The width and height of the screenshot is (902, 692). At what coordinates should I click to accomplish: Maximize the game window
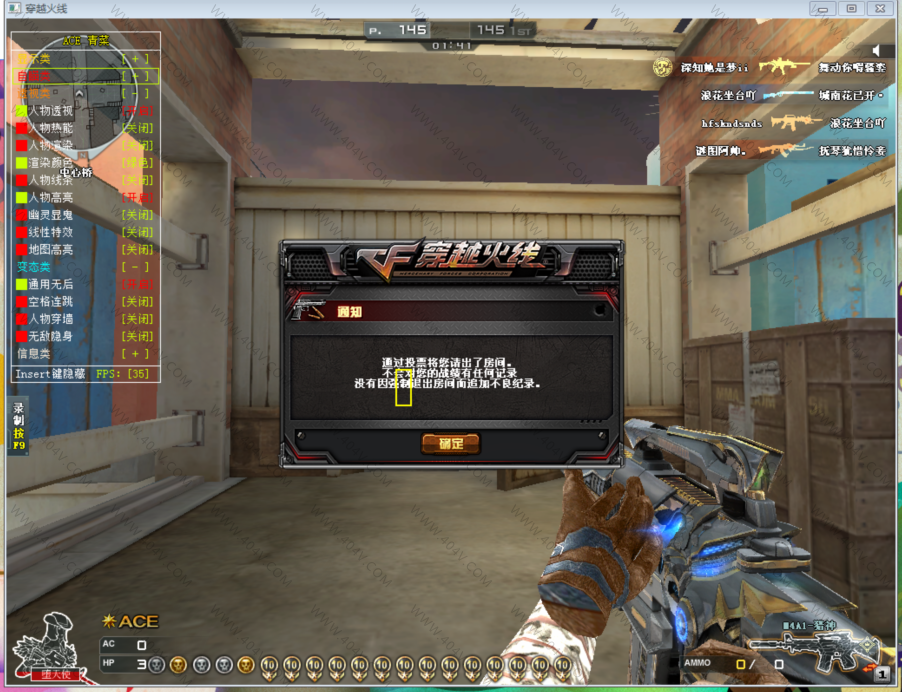(x=851, y=9)
